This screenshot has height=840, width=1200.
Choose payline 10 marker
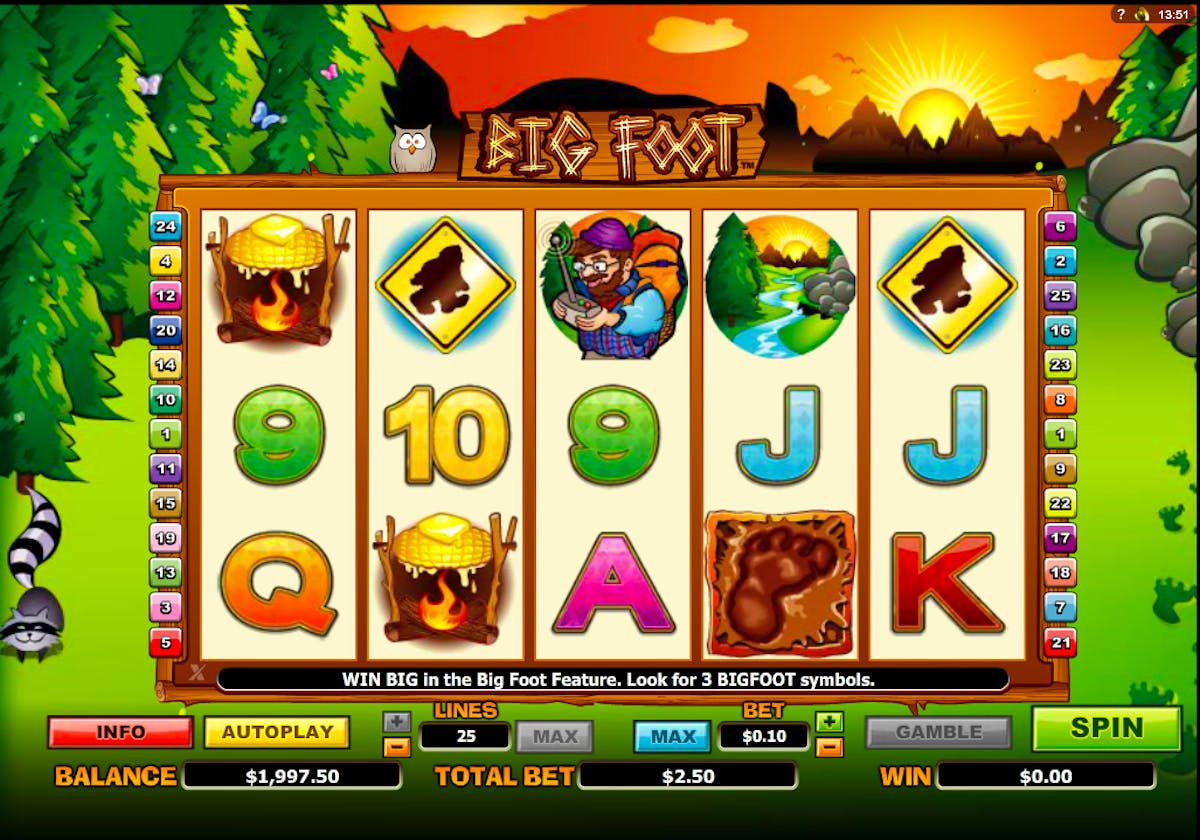point(165,400)
